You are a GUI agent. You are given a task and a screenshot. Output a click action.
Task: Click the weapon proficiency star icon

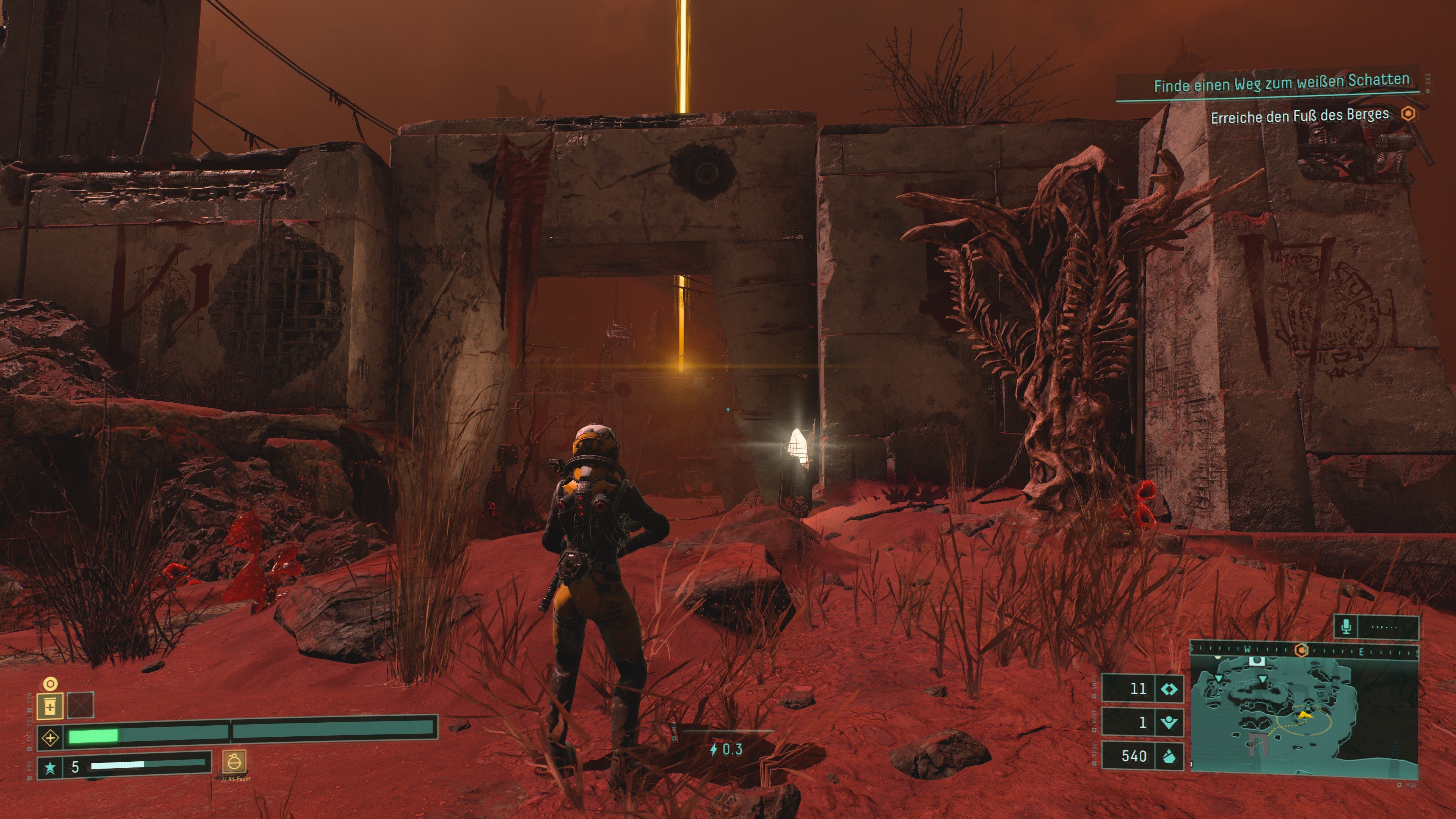pos(50,767)
